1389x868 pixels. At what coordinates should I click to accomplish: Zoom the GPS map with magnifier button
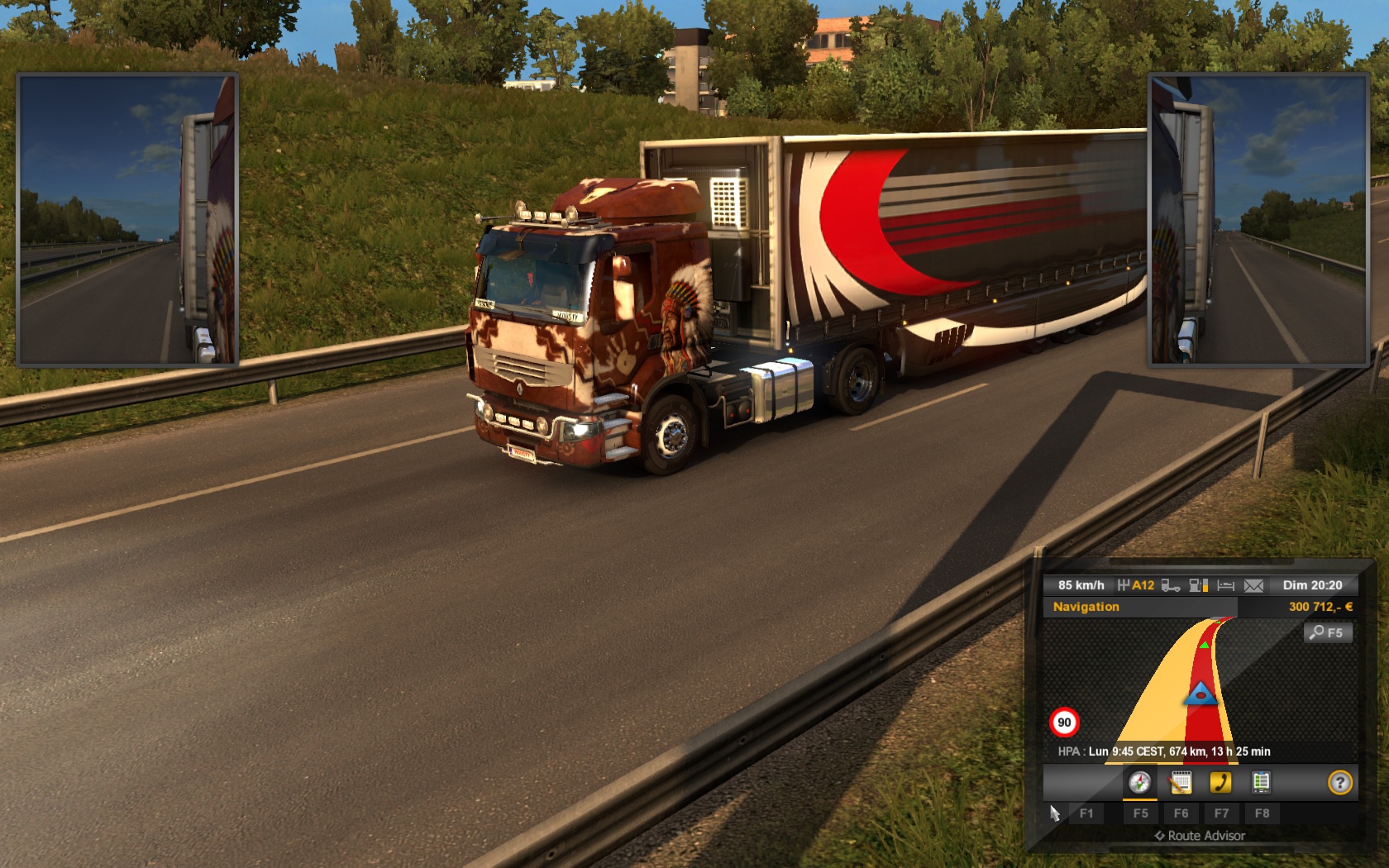point(1328,633)
